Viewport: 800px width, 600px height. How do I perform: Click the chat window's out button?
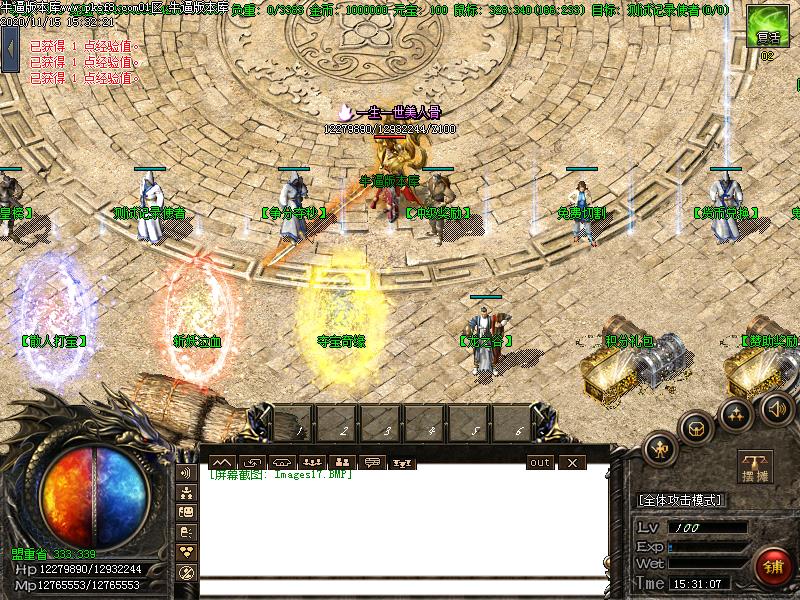[540, 462]
